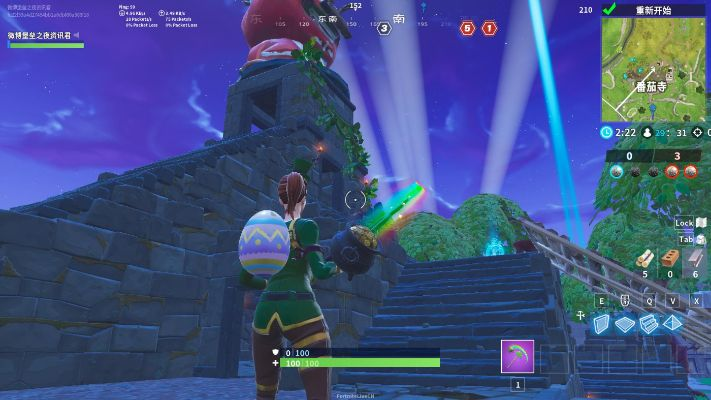Image resolution: width=711 pixels, height=400 pixels.
Task: Open the inventory backpack icon
Action: [700, 239]
